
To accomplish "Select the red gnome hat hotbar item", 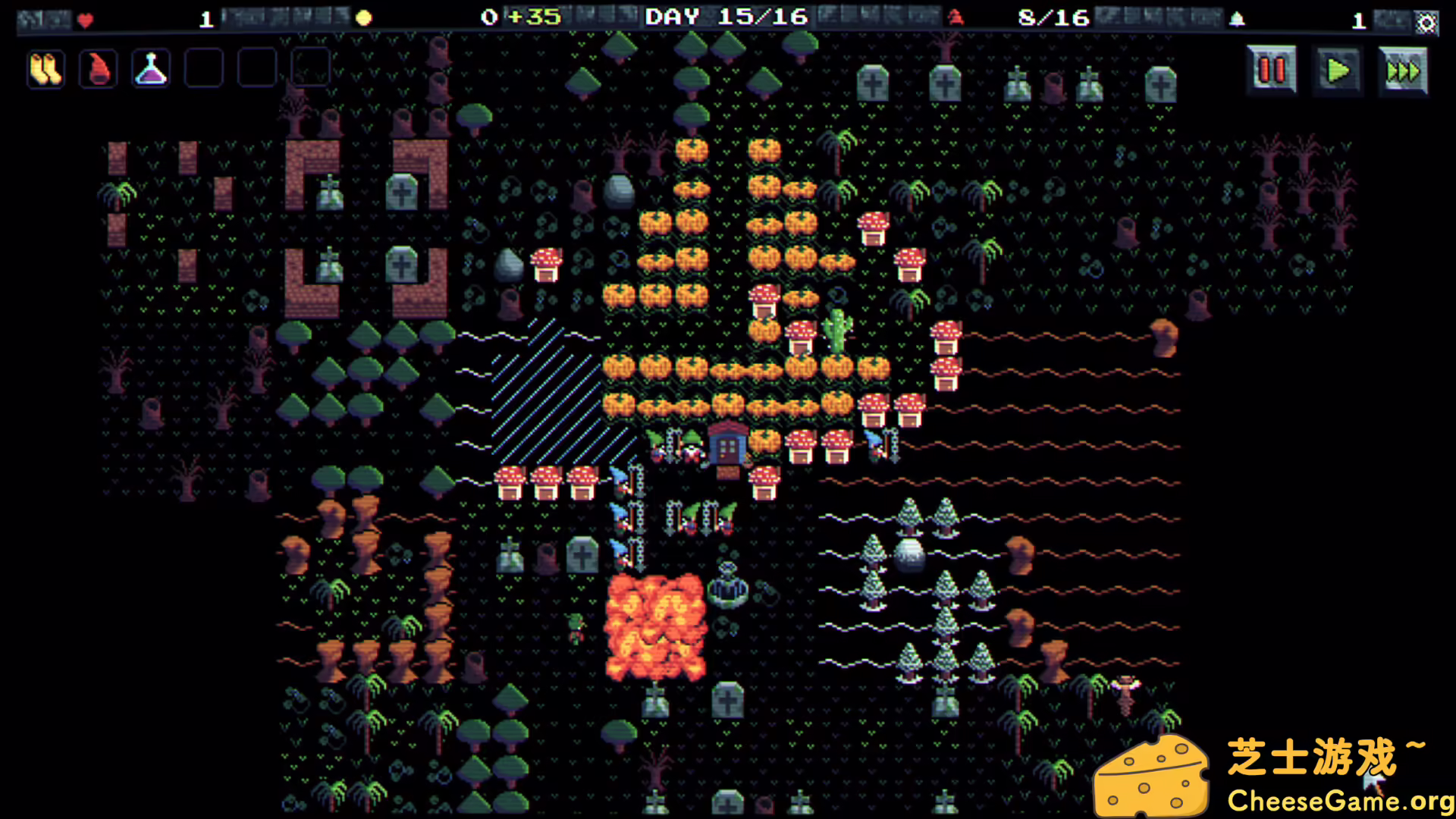I will pyautogui.click(x=98, y=68).
